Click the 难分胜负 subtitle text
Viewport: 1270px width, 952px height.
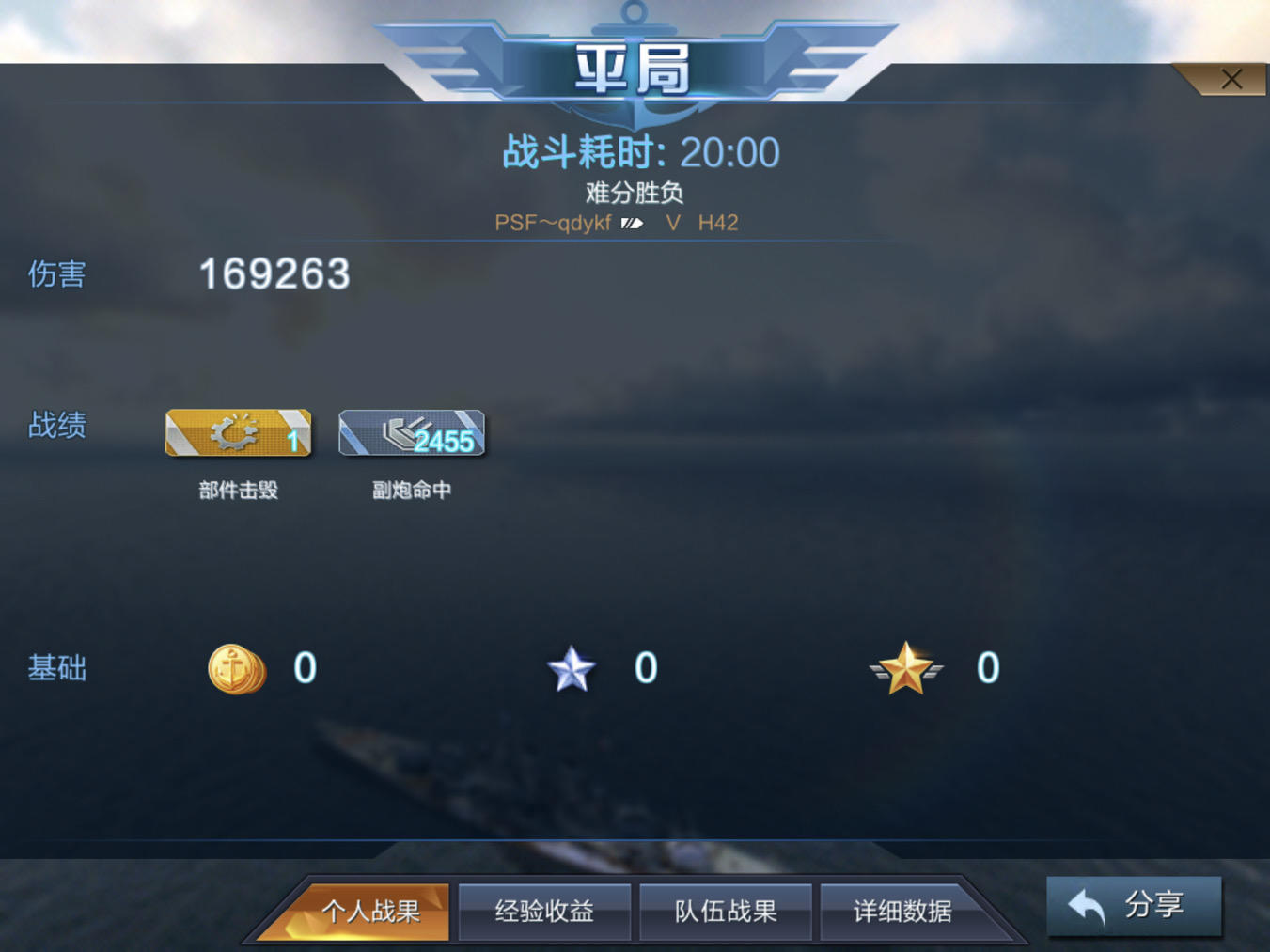click(x=635, y=193)
